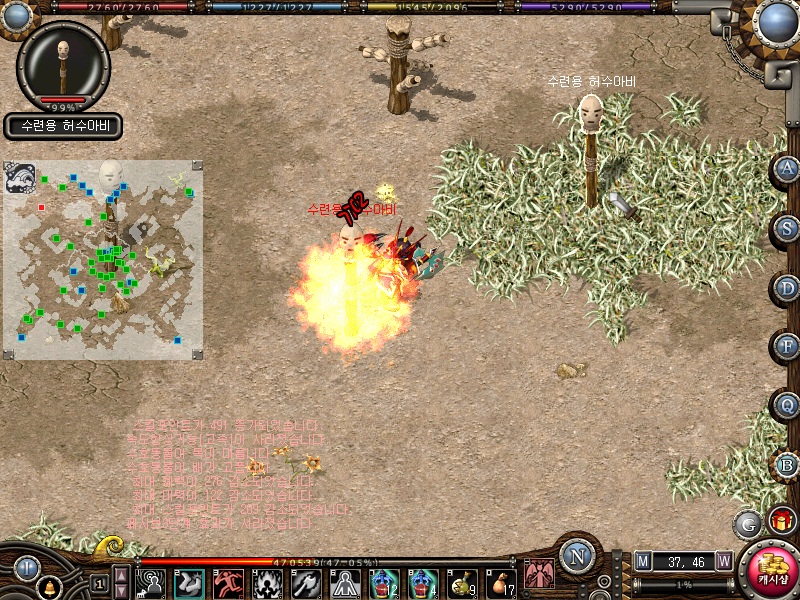Click the round F shortcut button
Screen dimensions: 800x600
pos(788,347)
